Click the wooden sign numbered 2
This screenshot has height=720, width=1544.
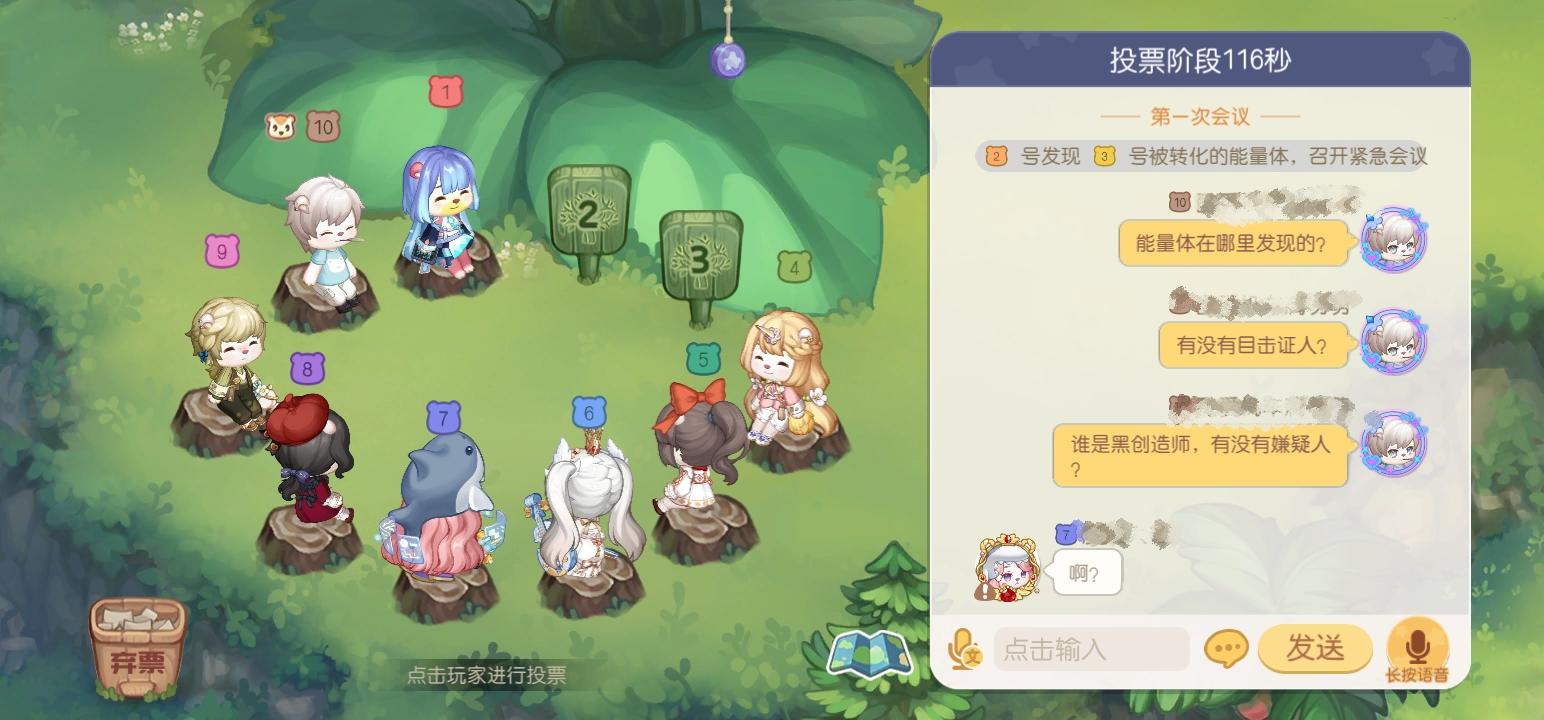coord(587,215)
